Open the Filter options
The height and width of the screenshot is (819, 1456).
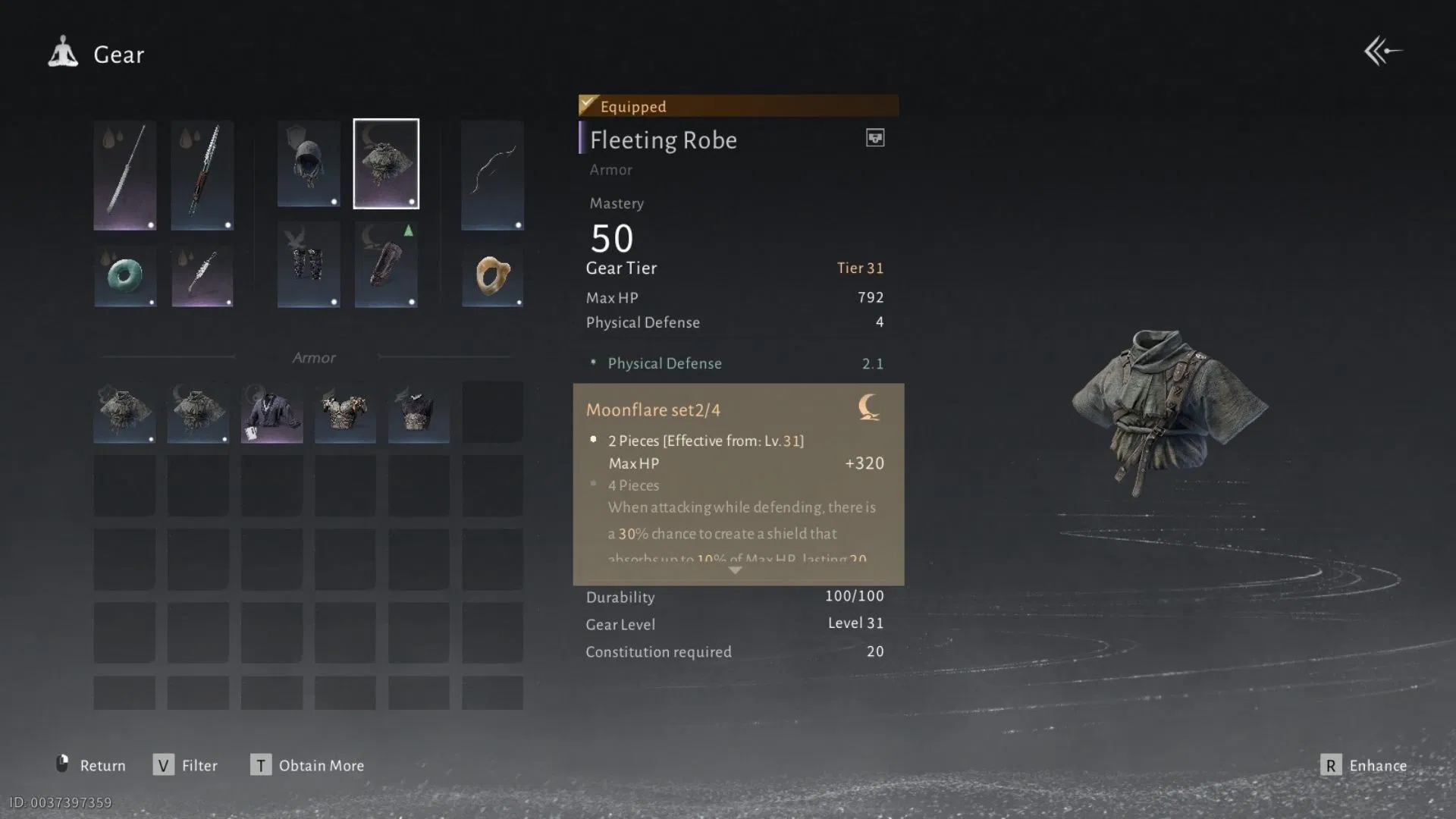(x=186, y=765)
